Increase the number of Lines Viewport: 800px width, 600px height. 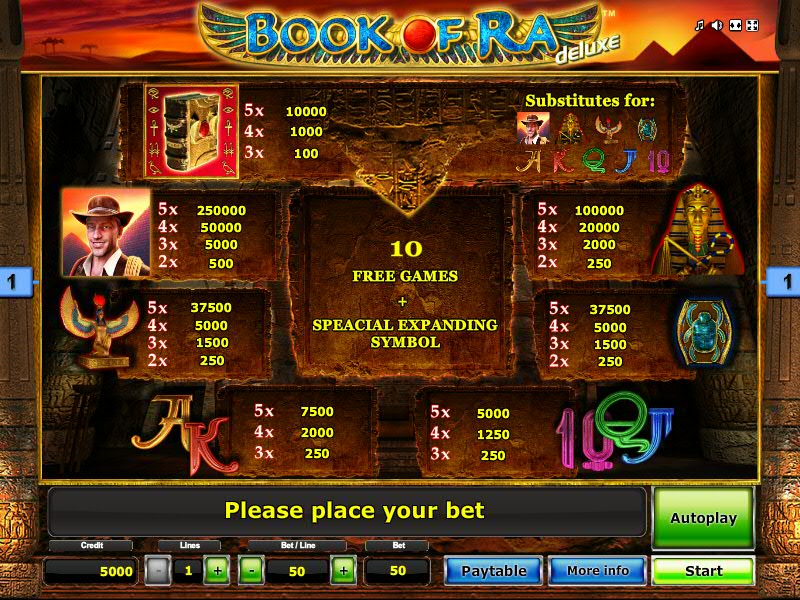point(217,571)
